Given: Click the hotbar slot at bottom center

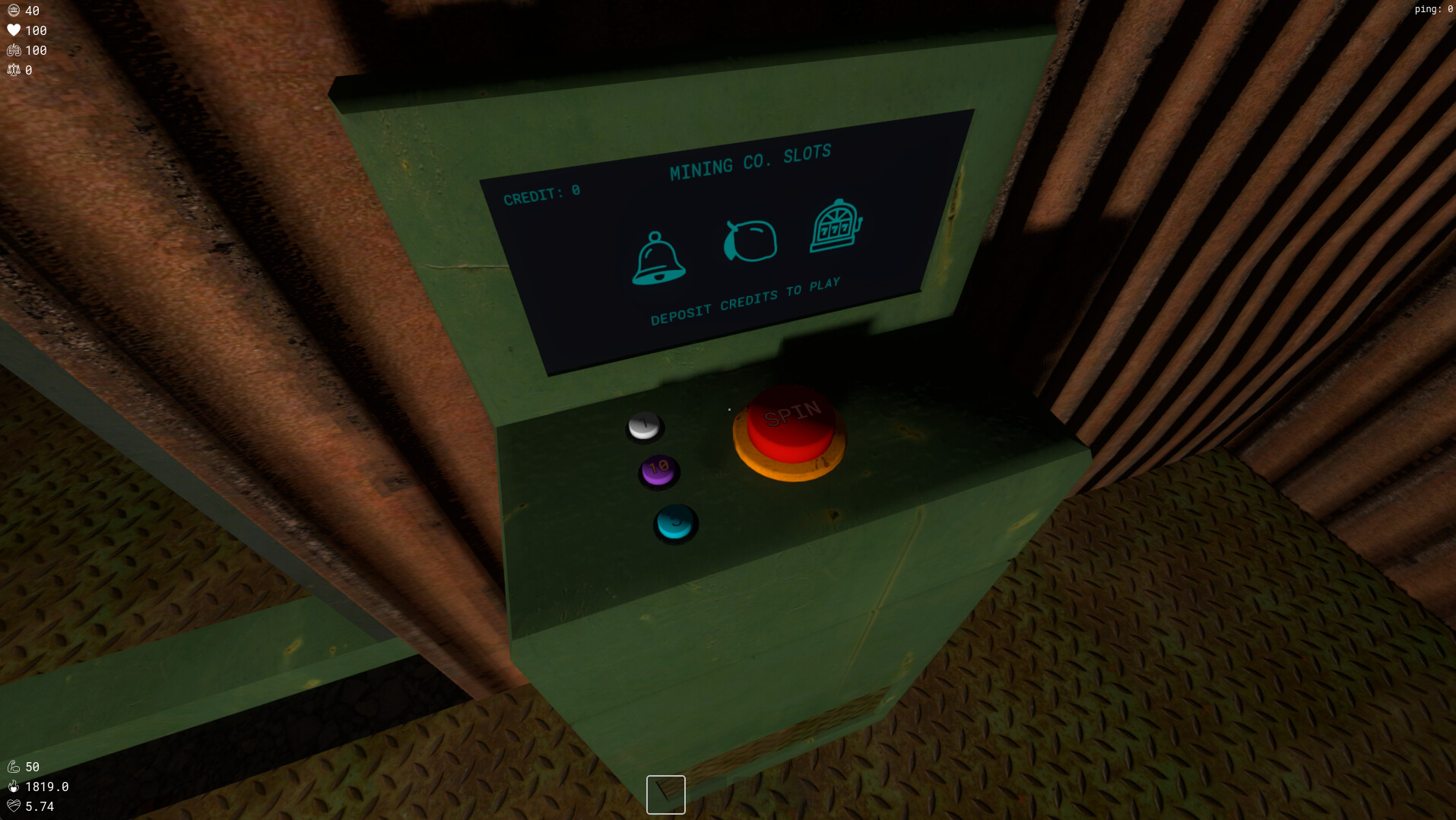Looking at the screenshot, I should pos(665,794).
